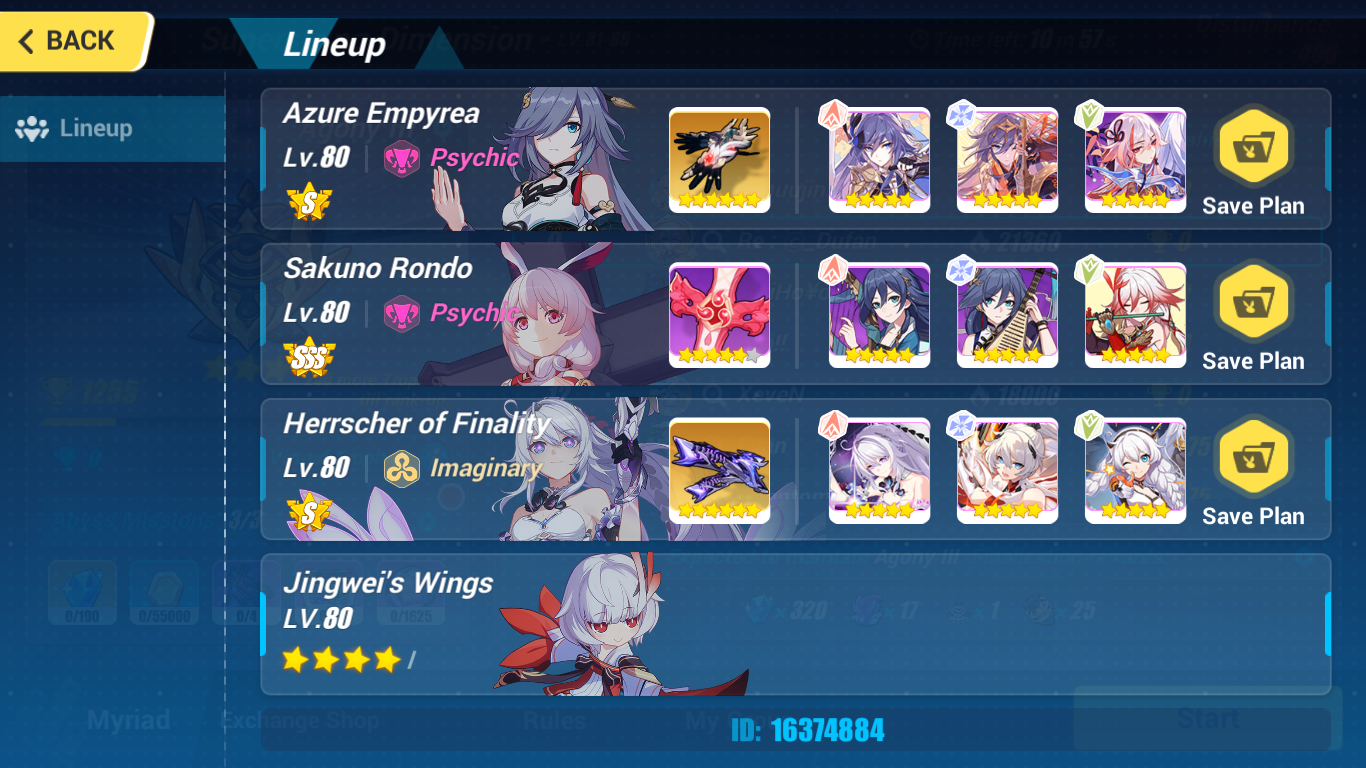The width and height of the screenshot is (1366, 768).
Task: Open Herrscher of Finality's weapon thumbnail
Action: pyautogui.click(x=720, y=469)
